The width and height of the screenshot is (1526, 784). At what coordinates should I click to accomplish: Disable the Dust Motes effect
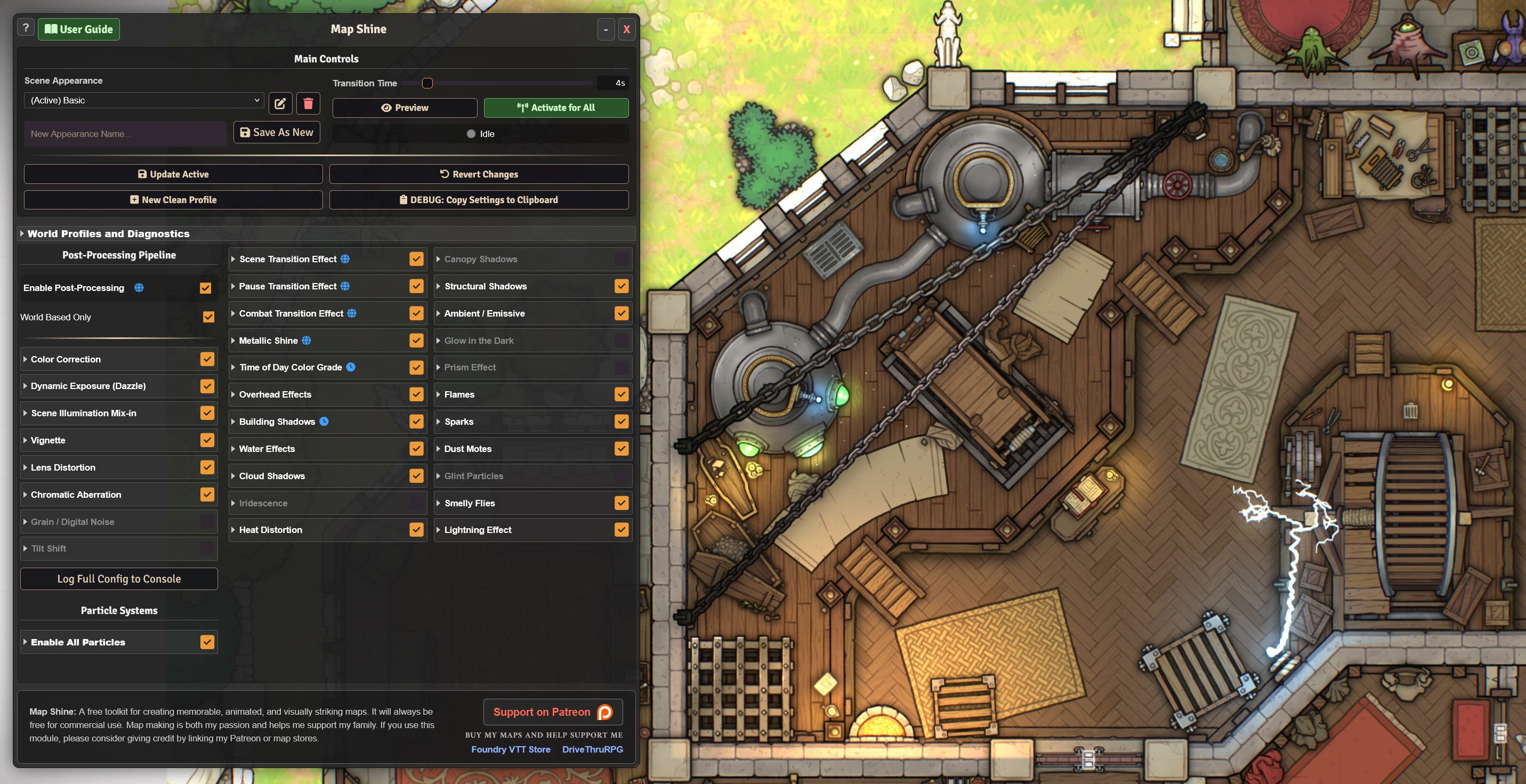point(621,448)
